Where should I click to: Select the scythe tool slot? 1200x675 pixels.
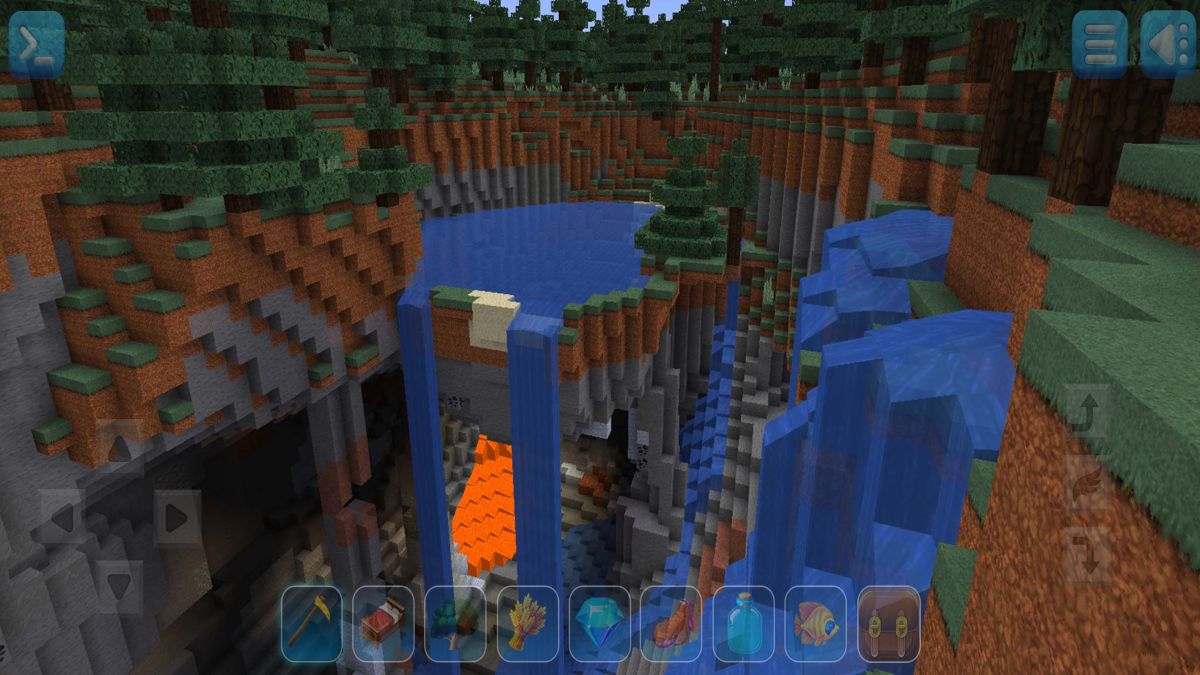click(x=311, y=624)
